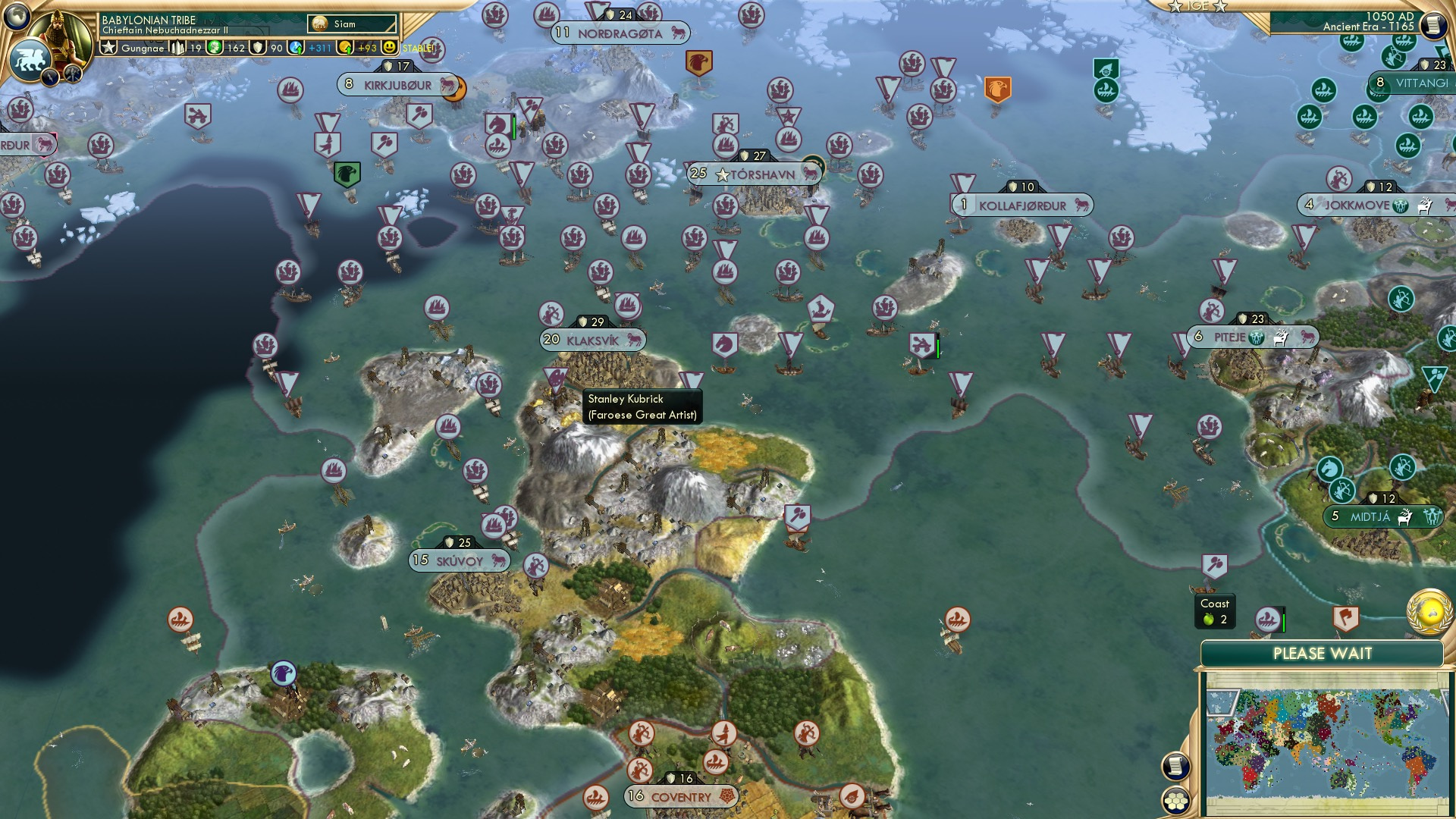Open the world globe icon above the portrait
1456x819 pixels.
tap(15, 15)
